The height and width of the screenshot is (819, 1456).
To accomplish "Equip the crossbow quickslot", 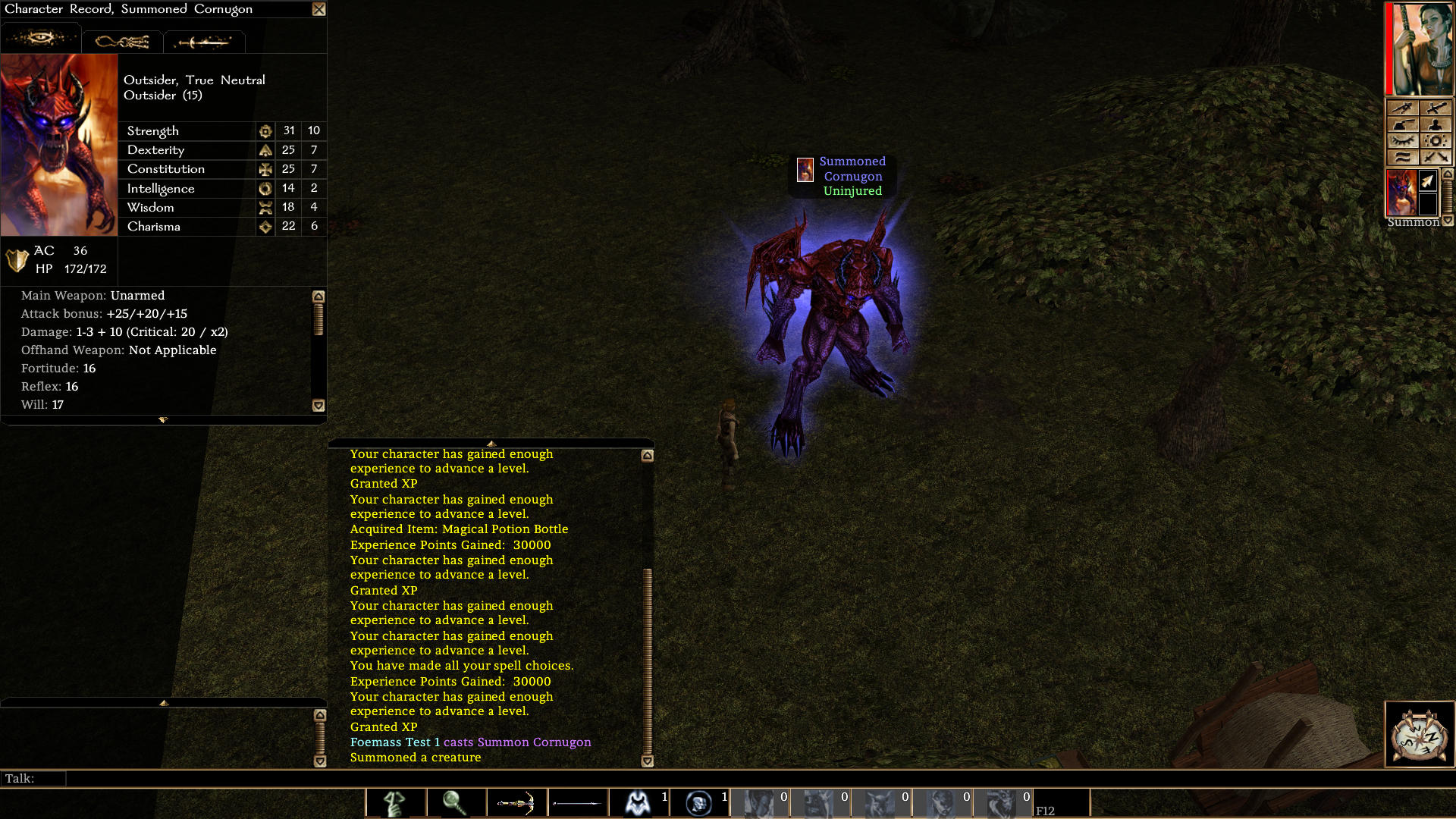I will point(516,802).
